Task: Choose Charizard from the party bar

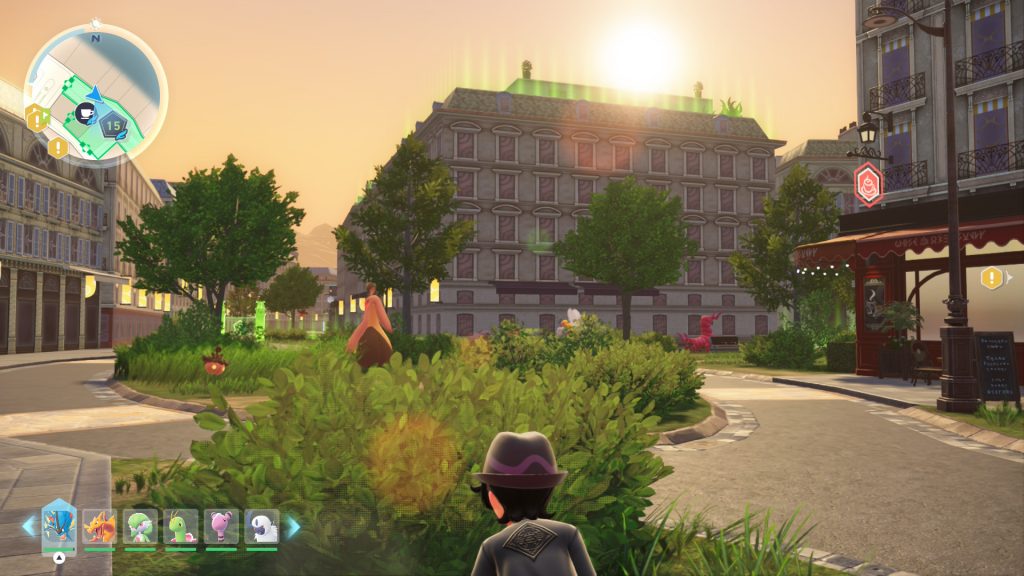Action: (99, 526)
